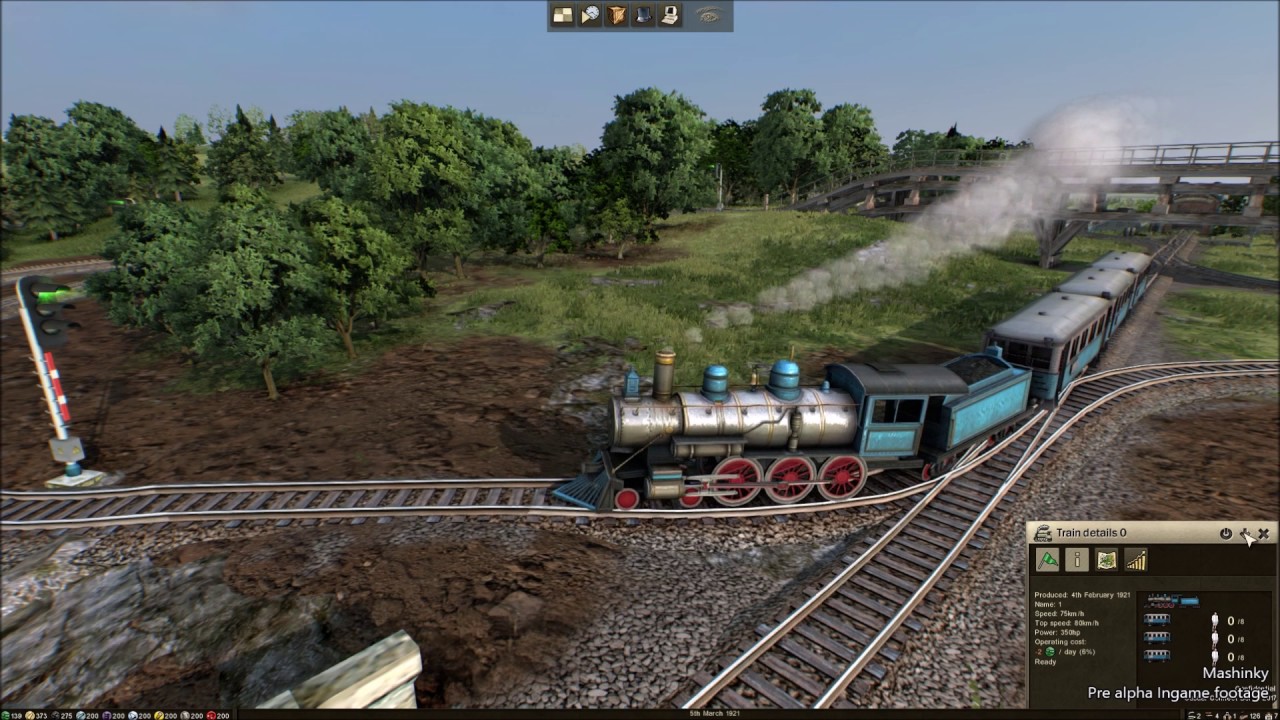Toggle the eye visibility icon
1280x720 pixels.
[x=709, y=15]
